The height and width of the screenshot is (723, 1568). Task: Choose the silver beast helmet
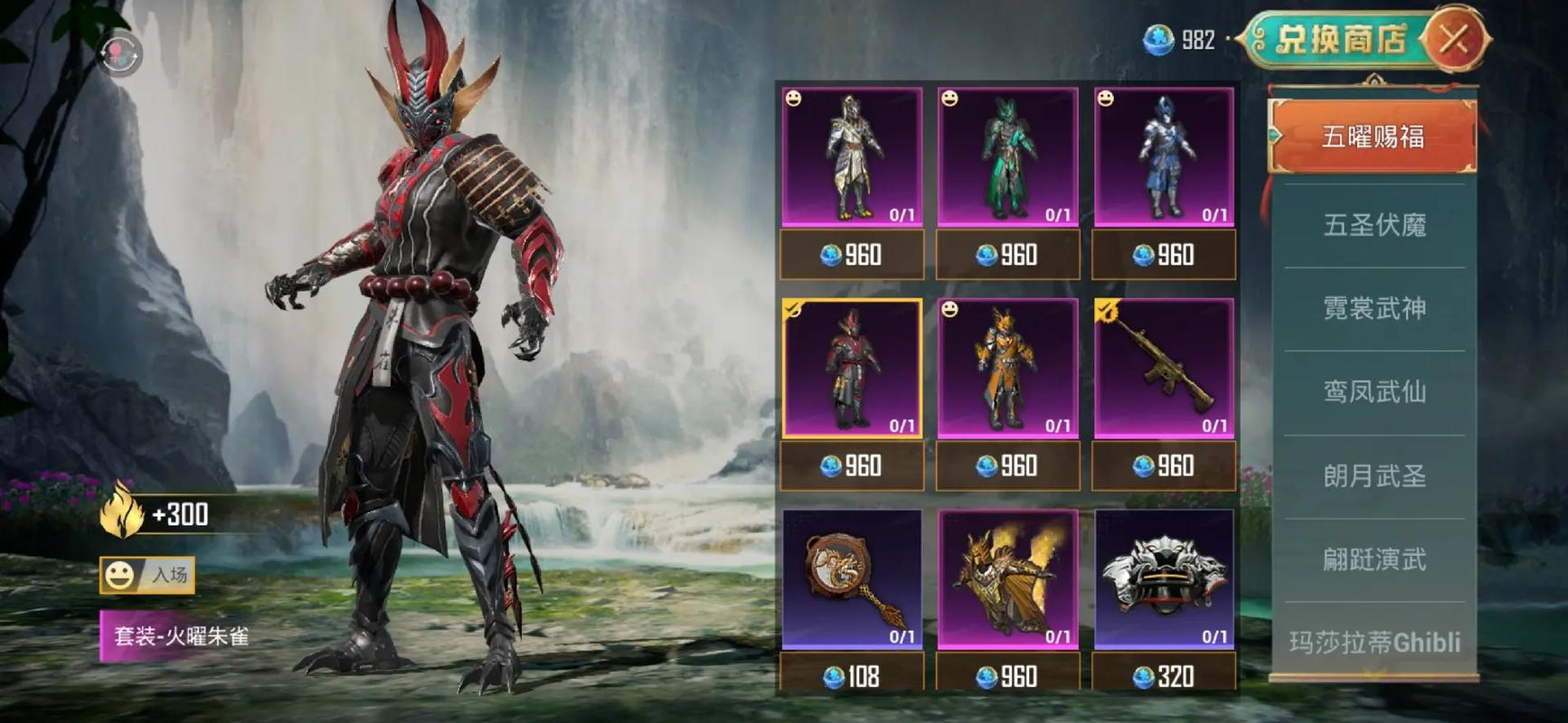[1164, 578]
